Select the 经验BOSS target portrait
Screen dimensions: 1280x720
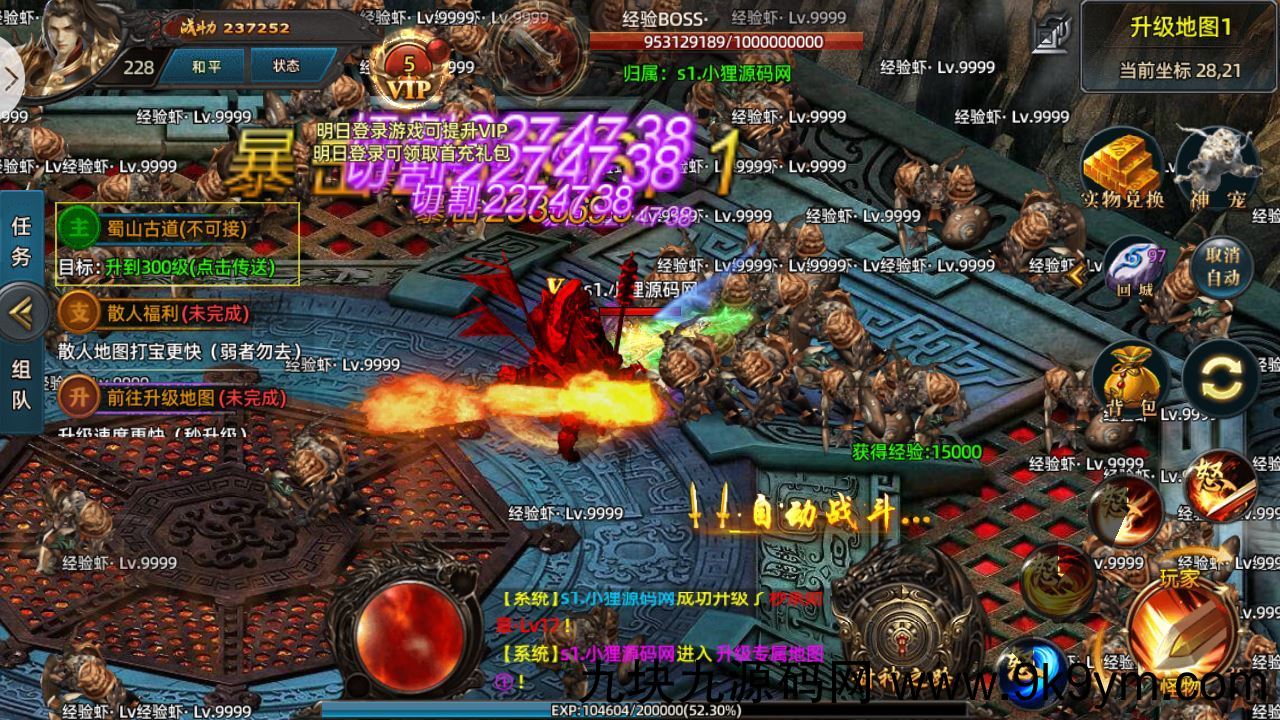(x=540, y=48)
